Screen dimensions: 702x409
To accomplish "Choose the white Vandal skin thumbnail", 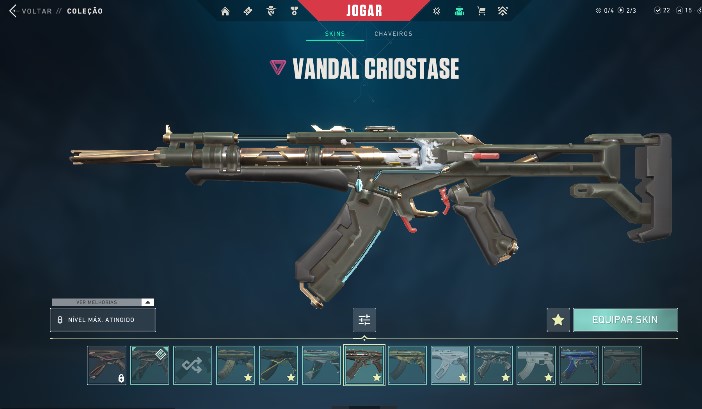I will pyautogui.click(x=536, y=365).
